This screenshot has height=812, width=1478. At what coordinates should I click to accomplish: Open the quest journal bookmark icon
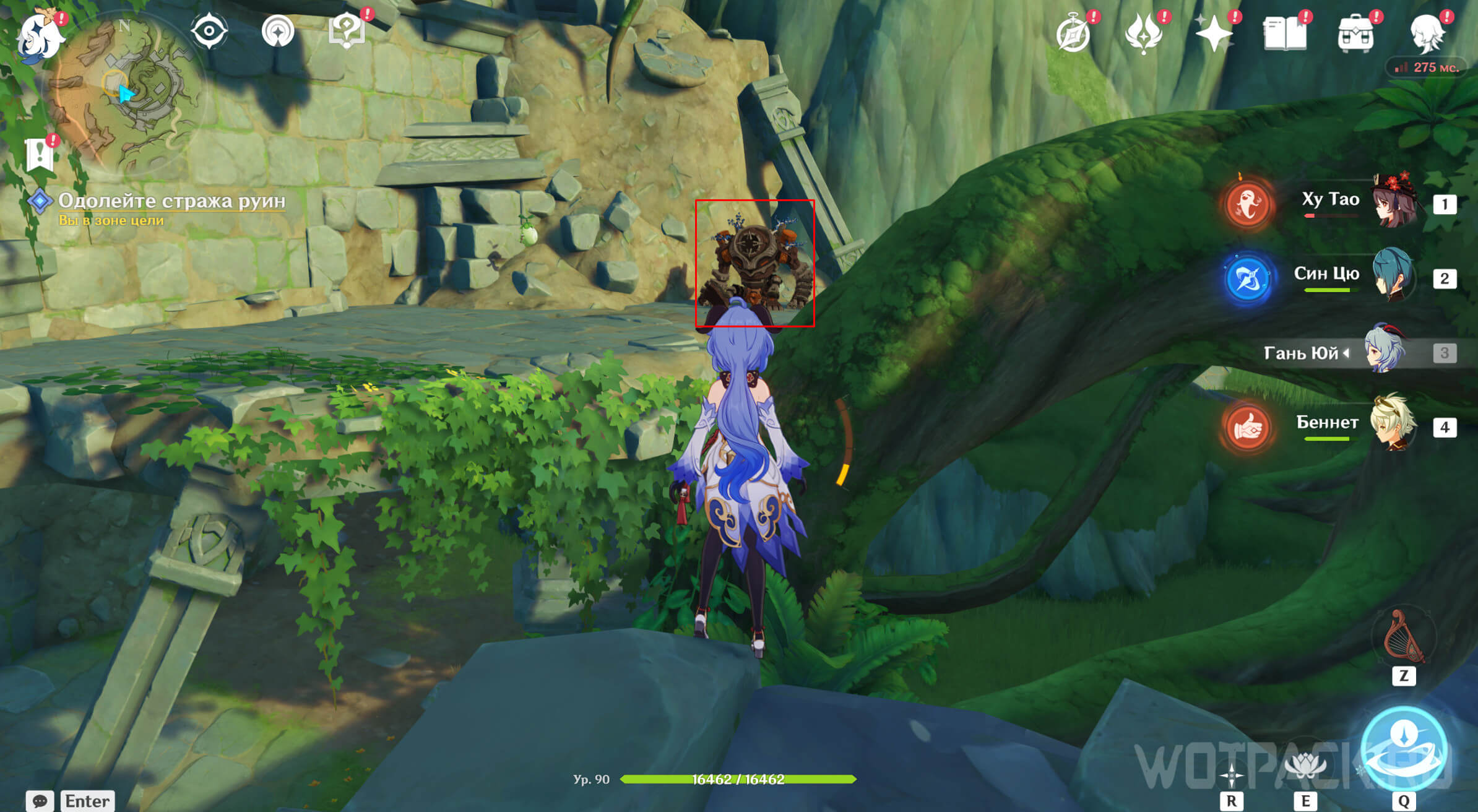40,153
